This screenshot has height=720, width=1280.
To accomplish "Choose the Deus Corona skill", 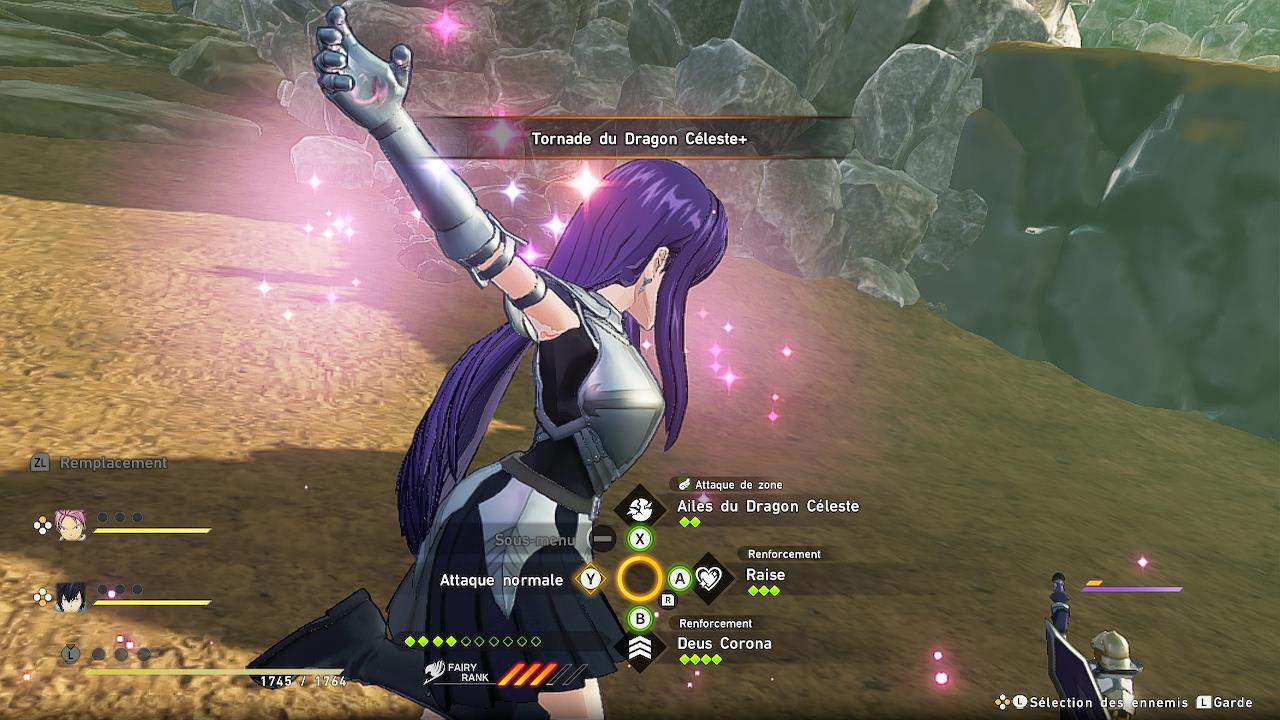I will pyautogui.click(x=724, y=644).
